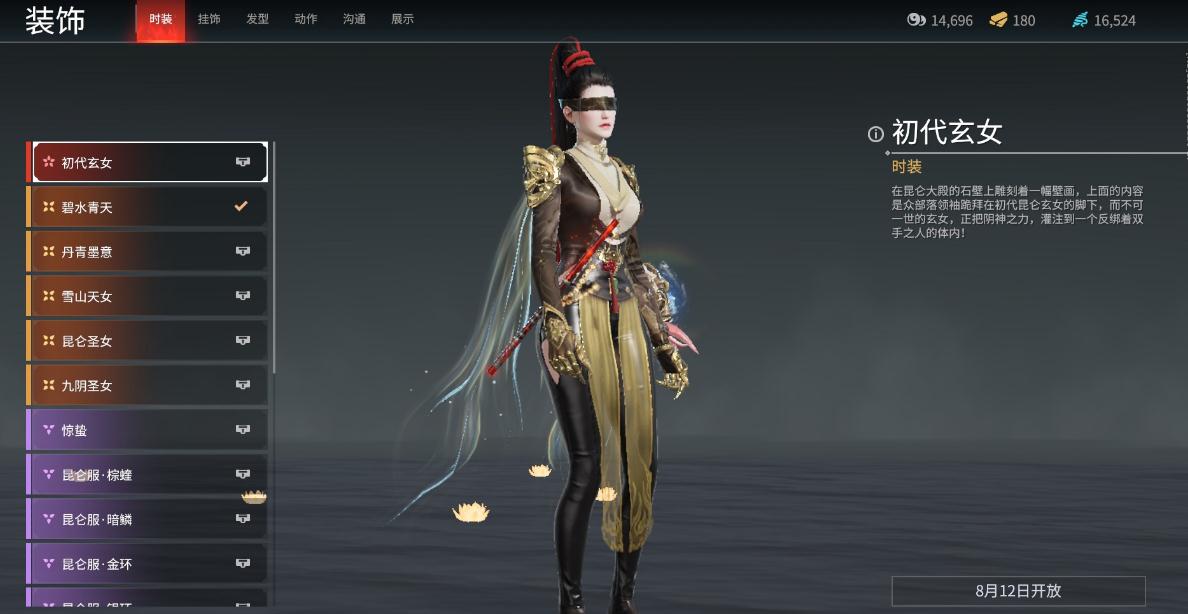
Task: Click the info icon beside 初代玄女 title
Action: 876,134
